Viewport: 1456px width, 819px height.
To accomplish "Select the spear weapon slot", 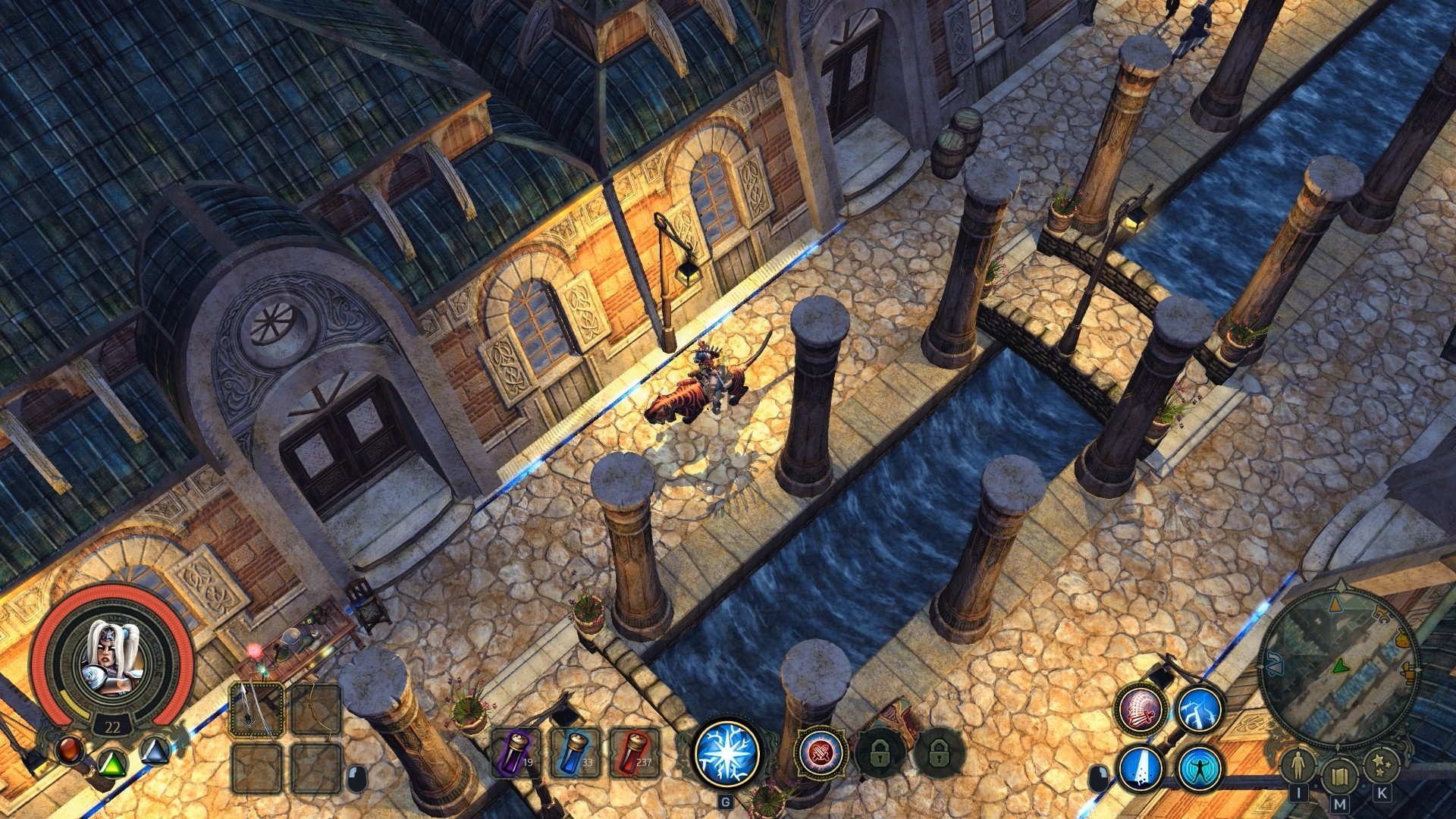I will (x=257, y=709).
